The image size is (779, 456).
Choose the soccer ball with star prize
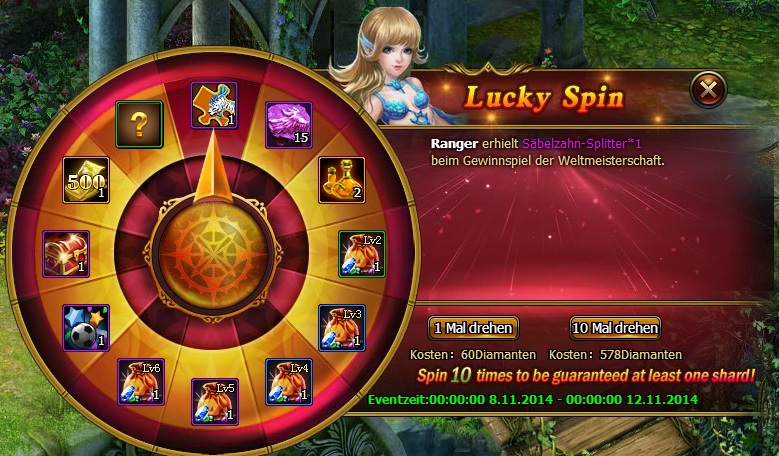point(86,327)
